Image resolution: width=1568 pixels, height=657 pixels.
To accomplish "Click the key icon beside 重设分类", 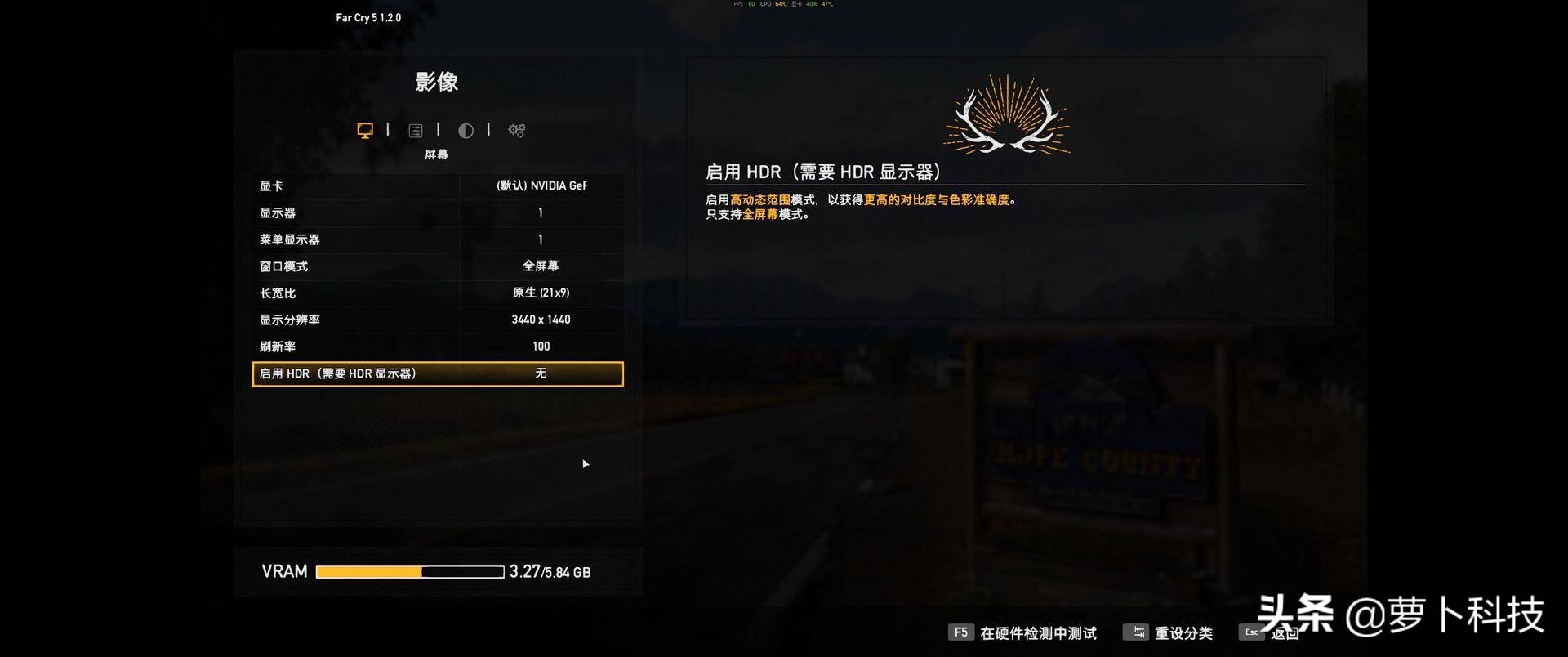I will [1138, 632].
